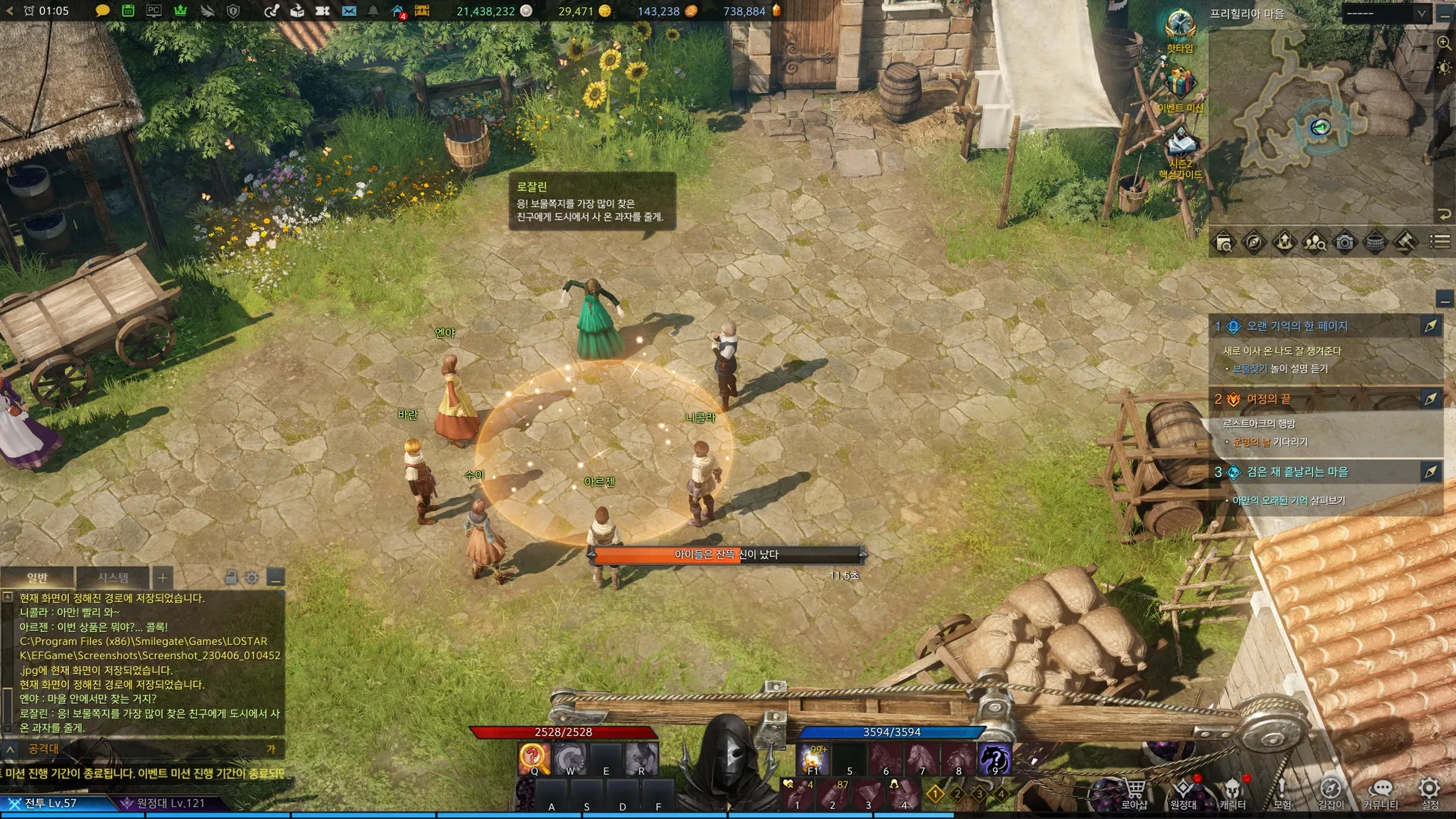Switch to the 시스템 chat tab
This screenshot has height=819, width=1456.
113,578
